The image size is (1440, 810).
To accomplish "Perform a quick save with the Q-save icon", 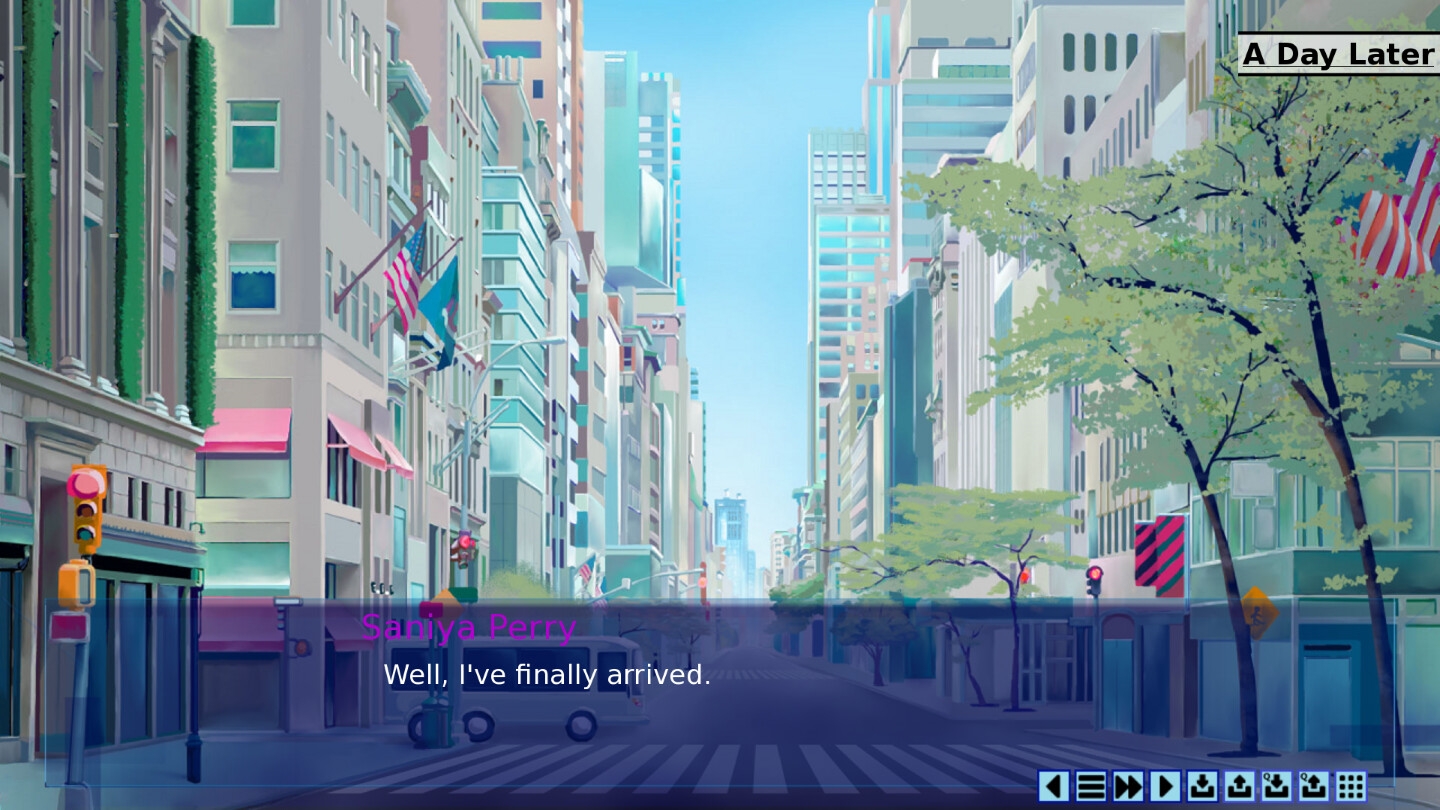I will [1277, 785].
